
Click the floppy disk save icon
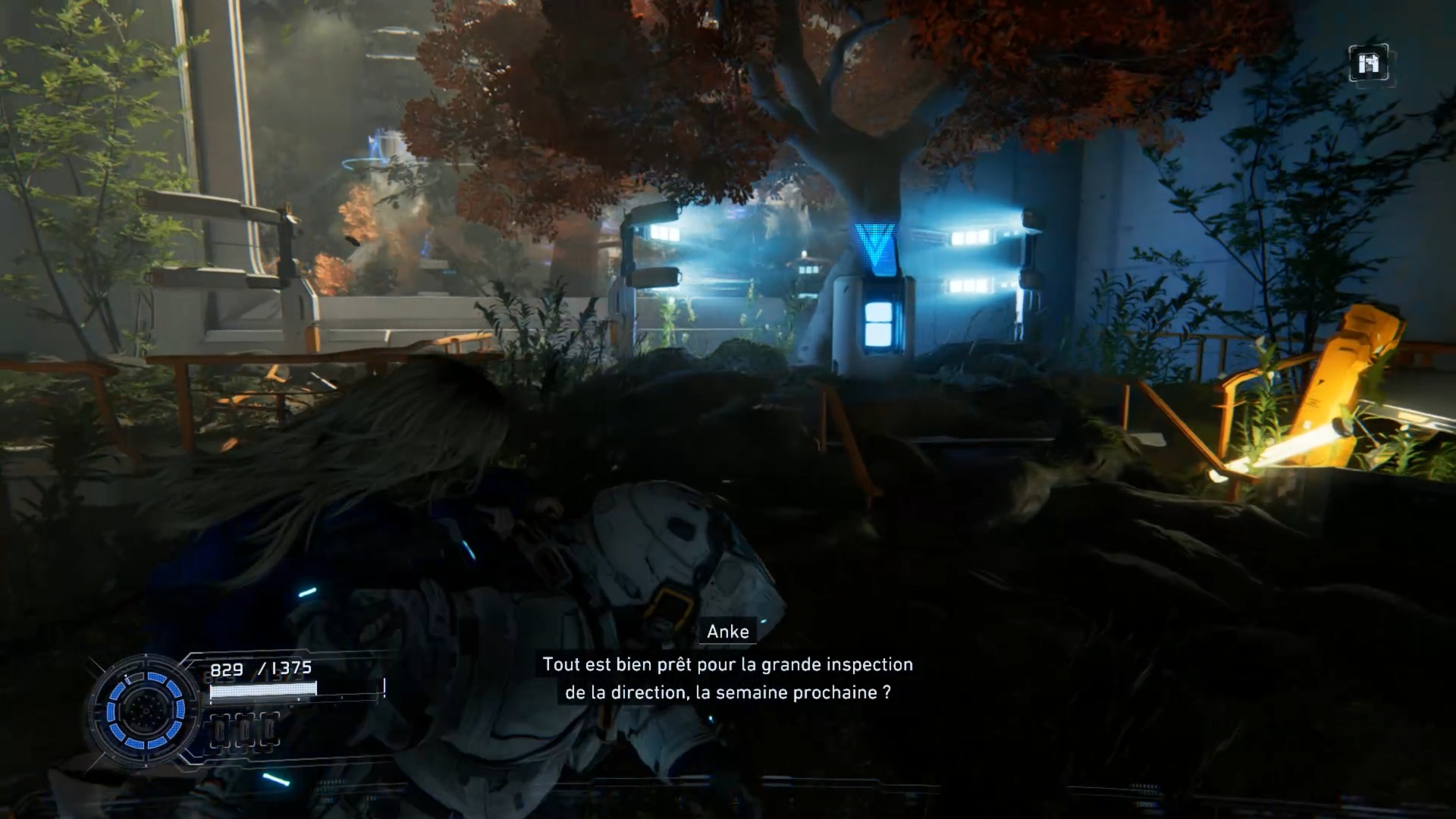pyautogui.click(x=1369, y=64)
